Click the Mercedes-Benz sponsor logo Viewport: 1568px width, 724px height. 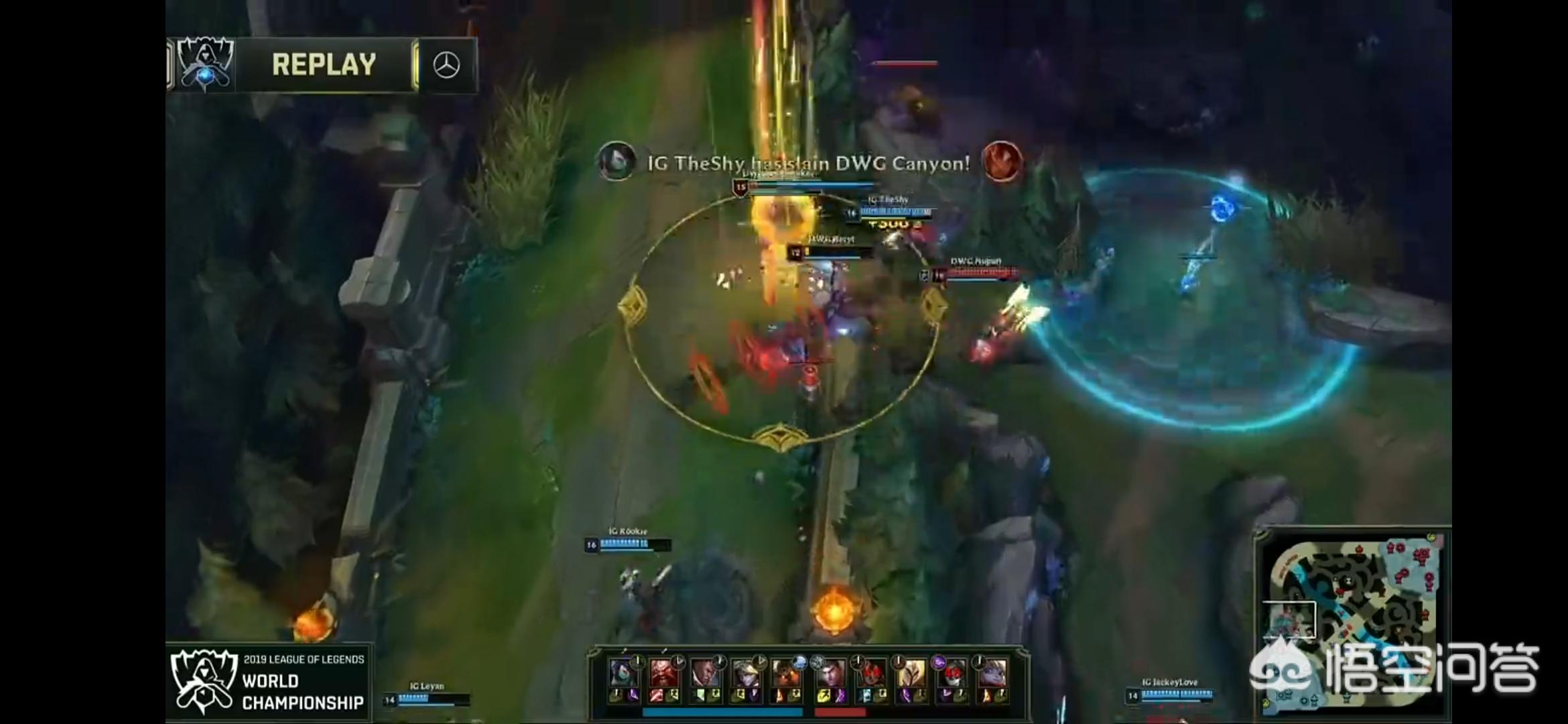point(446,66)
